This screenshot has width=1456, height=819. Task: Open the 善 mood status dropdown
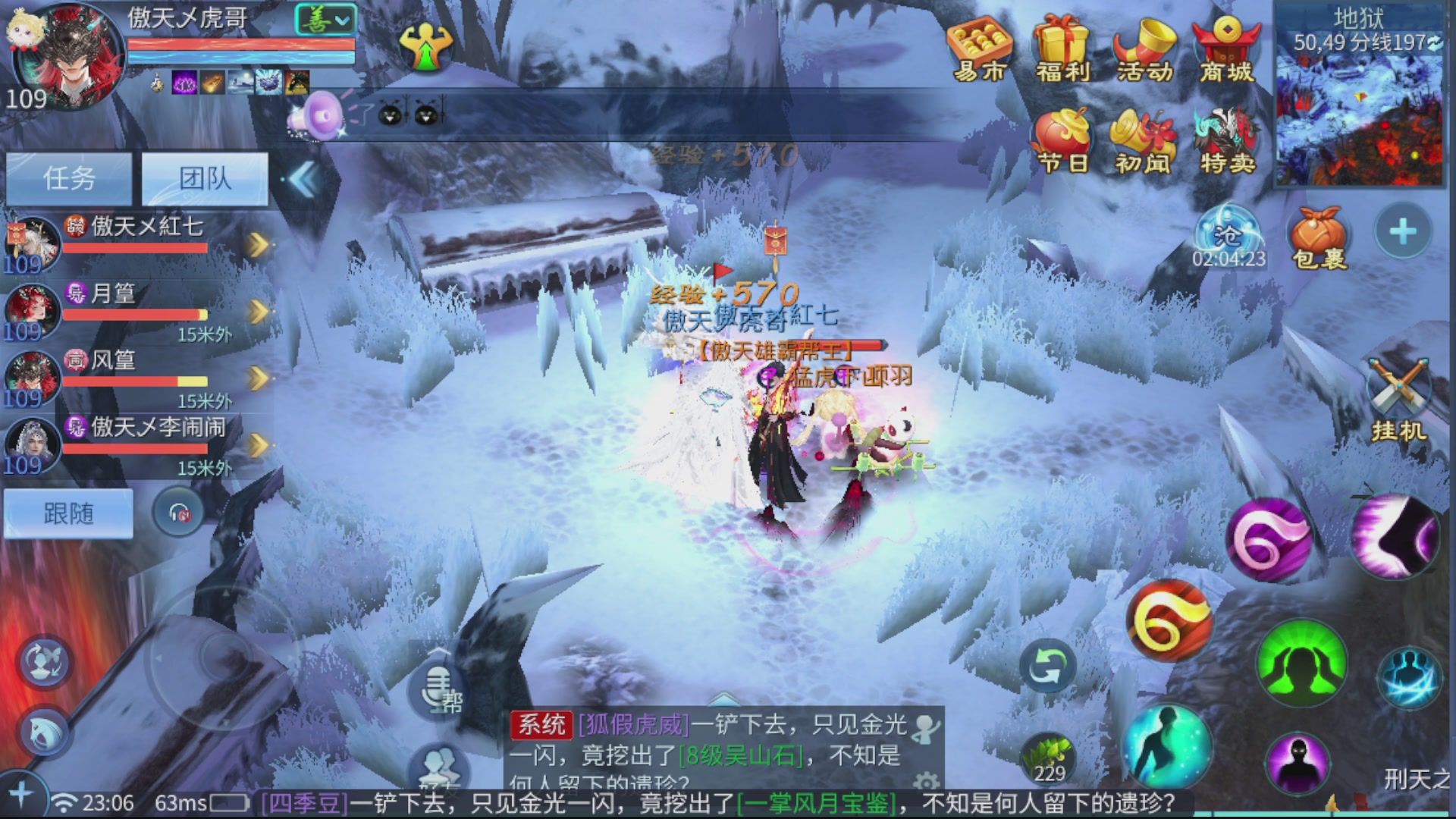[325, 17]
